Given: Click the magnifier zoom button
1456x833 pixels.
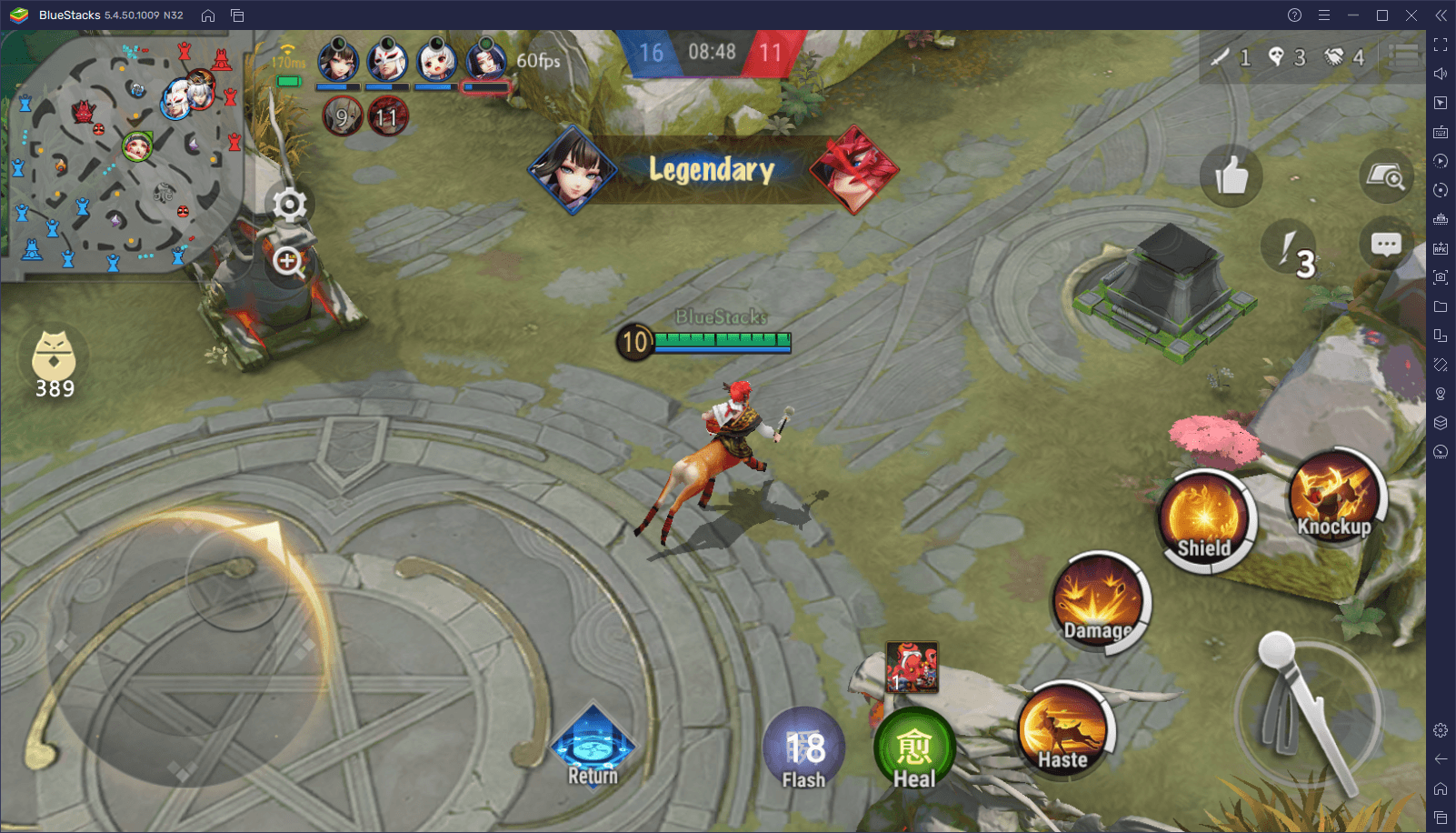Looking at the screenshot, I should [x=289, y=262].
